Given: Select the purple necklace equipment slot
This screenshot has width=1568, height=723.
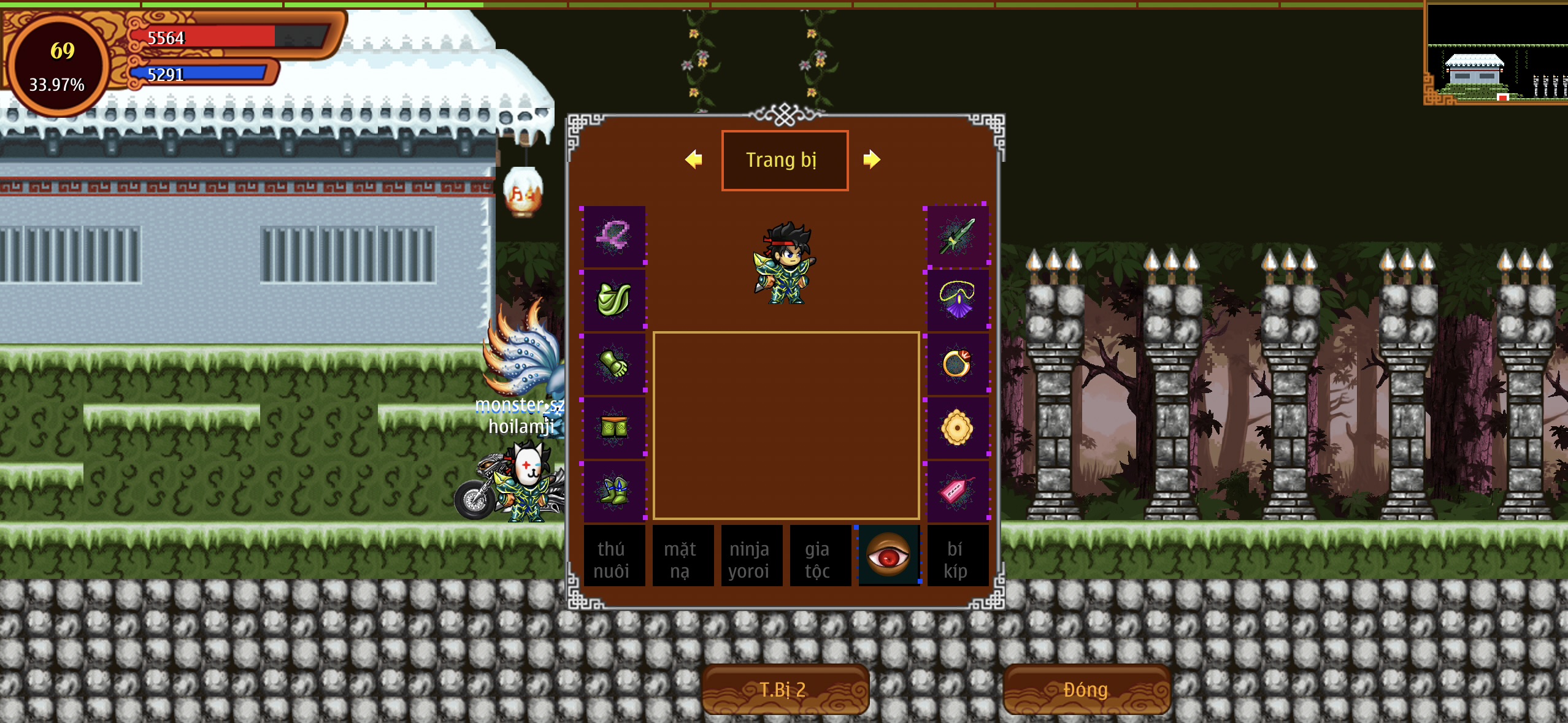Looking at the screenshot, I should 957,300.
